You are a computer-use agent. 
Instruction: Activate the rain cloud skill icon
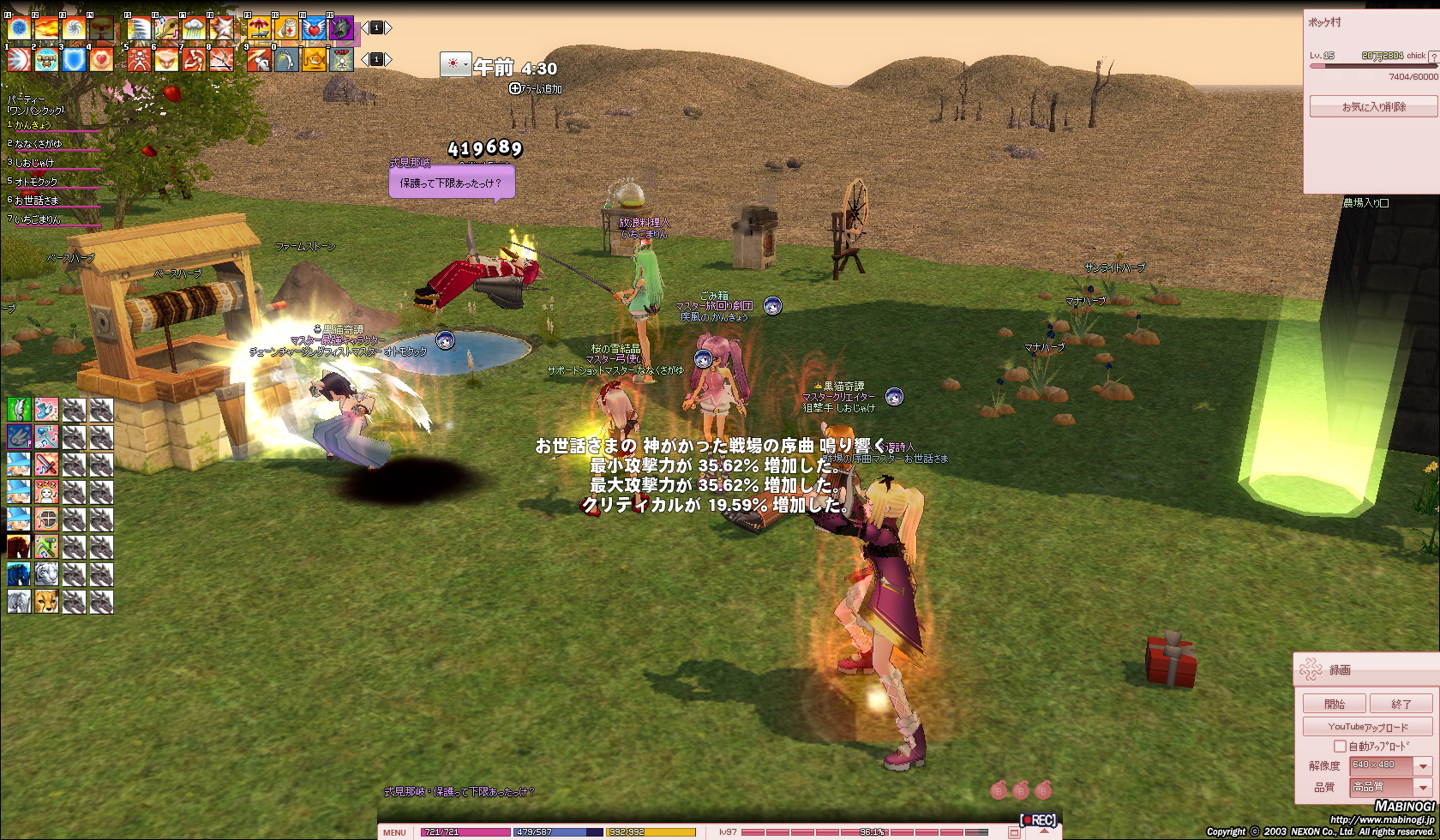pos(194,28)
